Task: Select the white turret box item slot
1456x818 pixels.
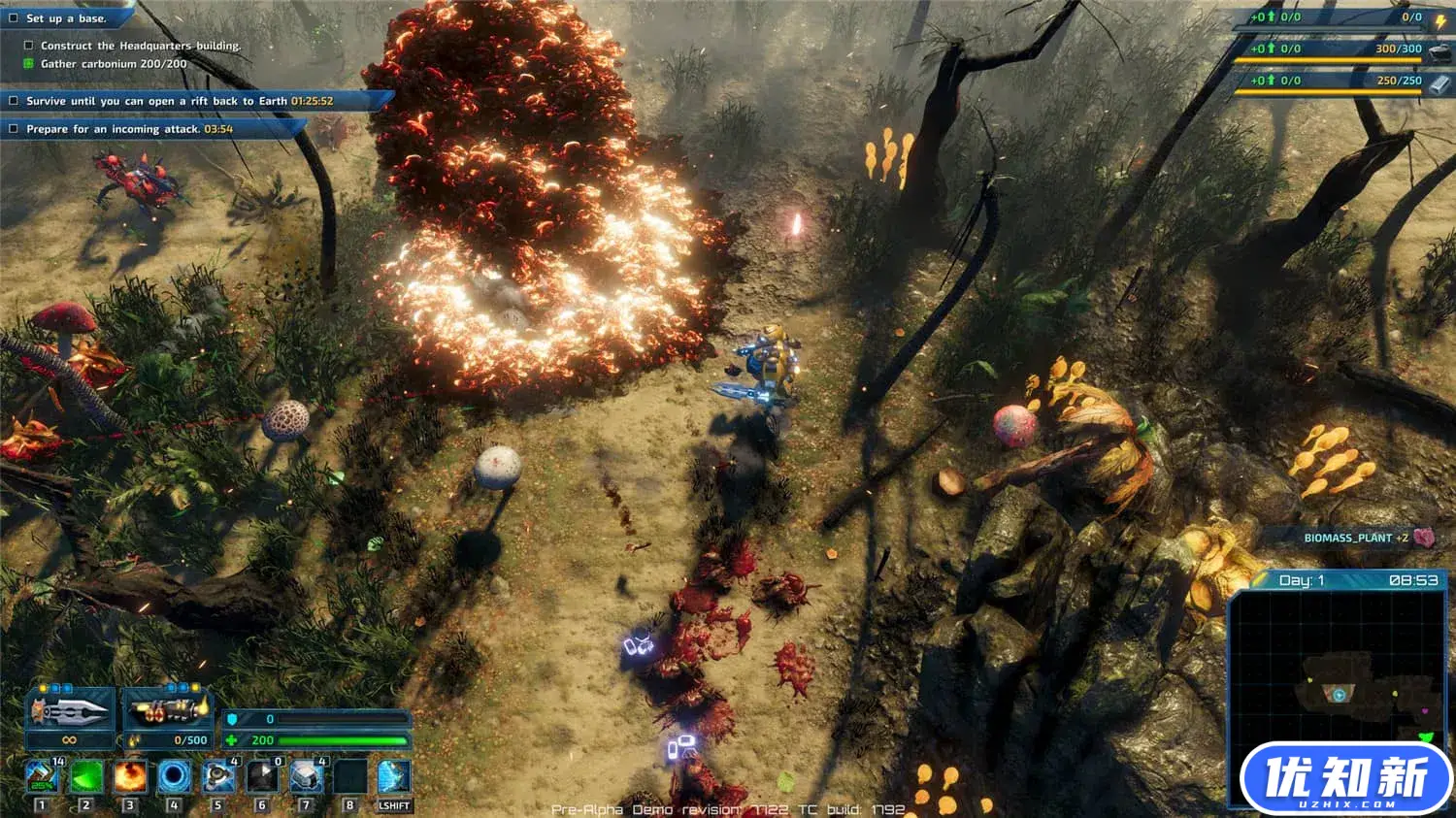Action: pos(307,777)
